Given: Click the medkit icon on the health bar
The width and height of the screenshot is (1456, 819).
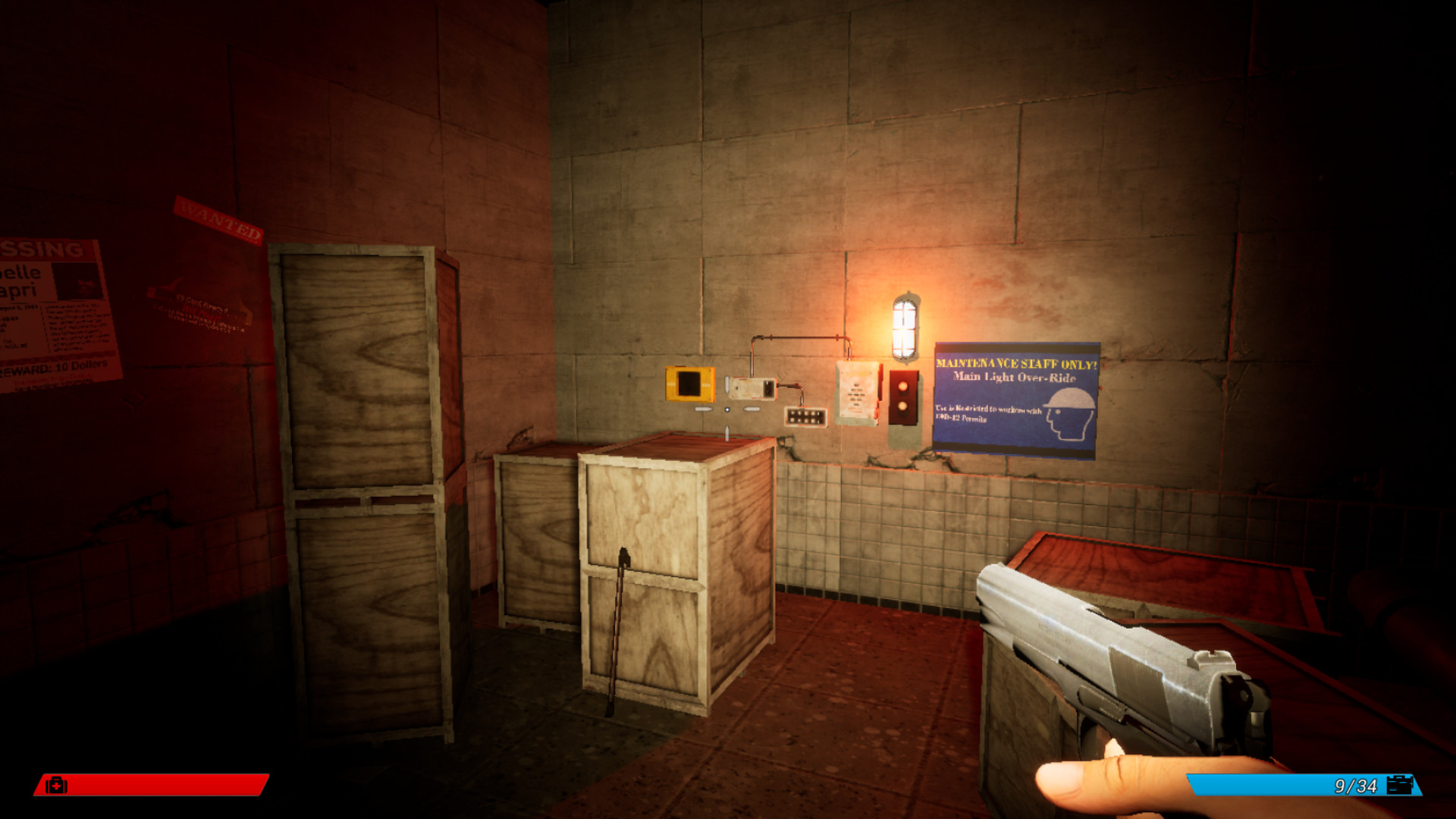Looking at the screenshot, I should [x=58, y=786].
